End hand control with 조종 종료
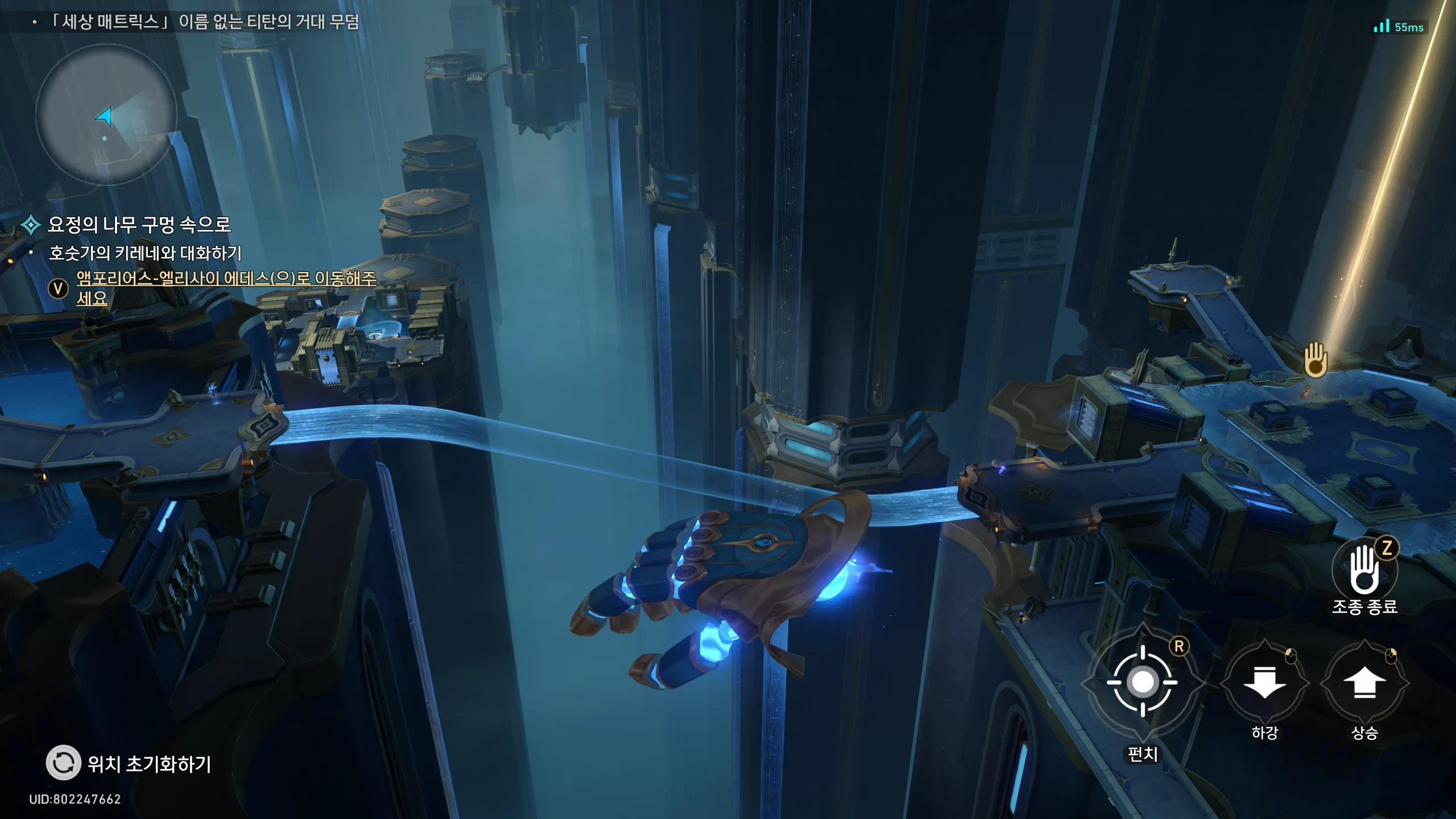The image size is (1456, 819). (1364, 570)
